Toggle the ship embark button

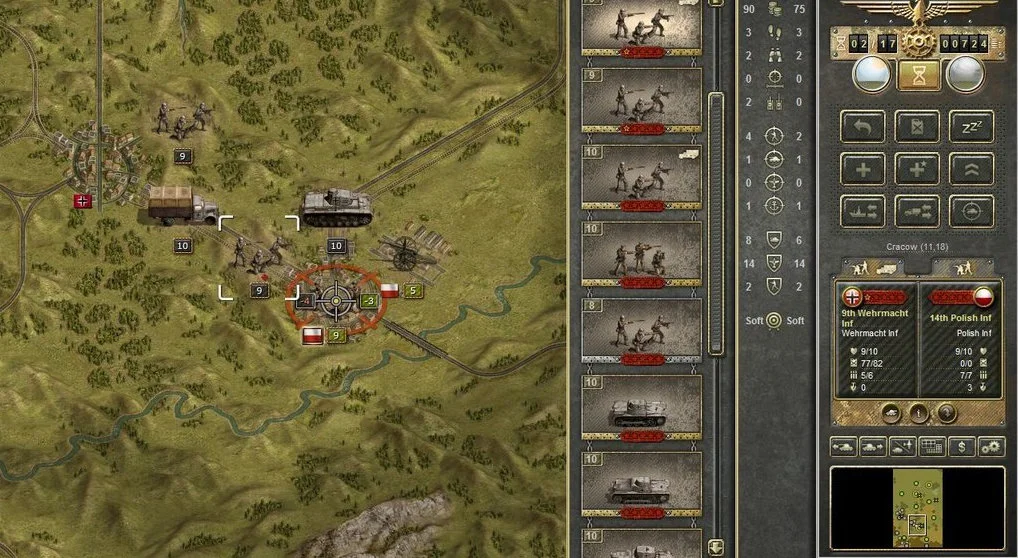pyautogui.click(x=862, y=210)
